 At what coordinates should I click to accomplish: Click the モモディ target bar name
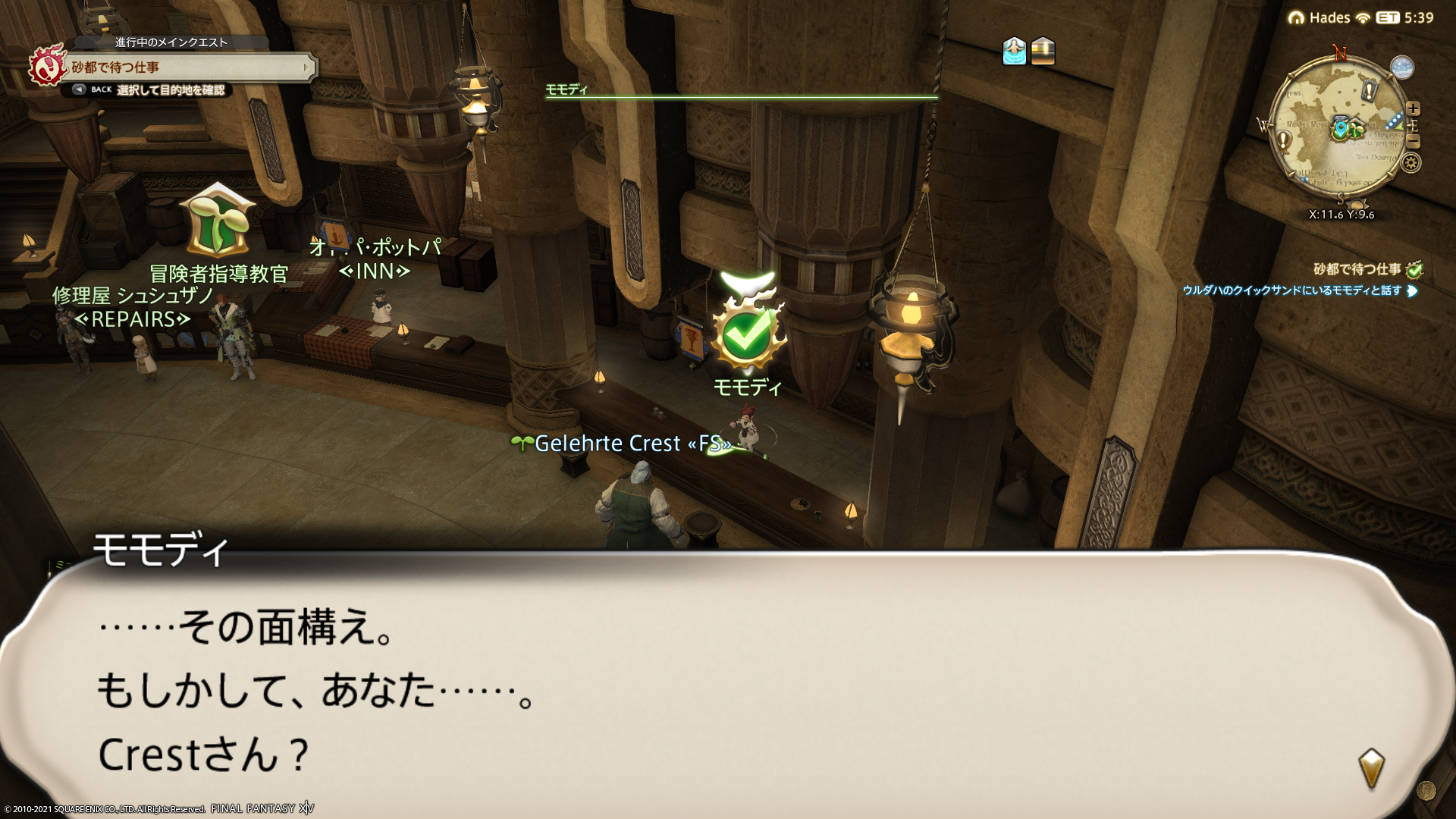566,89
